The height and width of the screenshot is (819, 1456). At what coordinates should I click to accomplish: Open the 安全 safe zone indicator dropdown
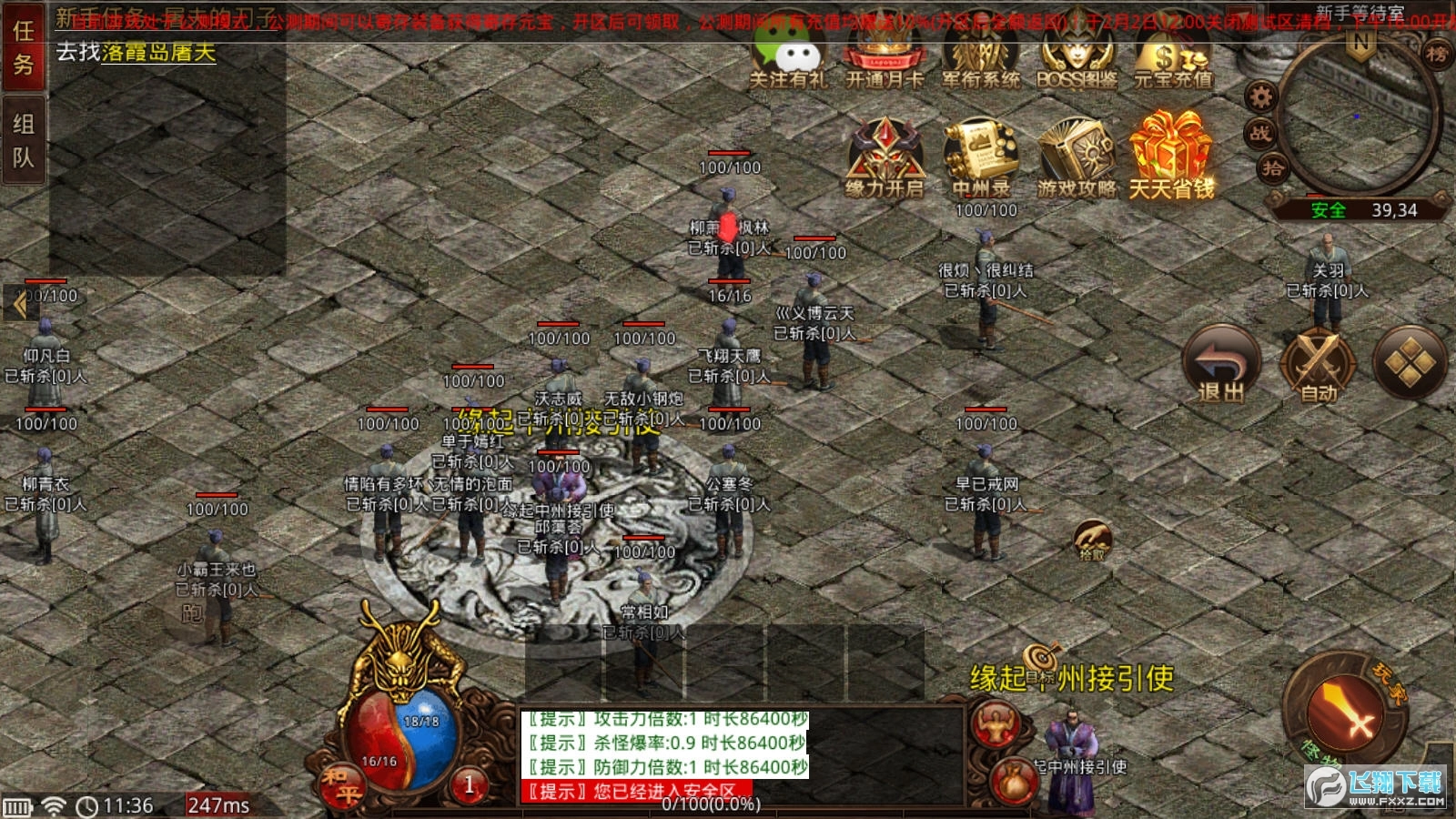[1328, 209]
